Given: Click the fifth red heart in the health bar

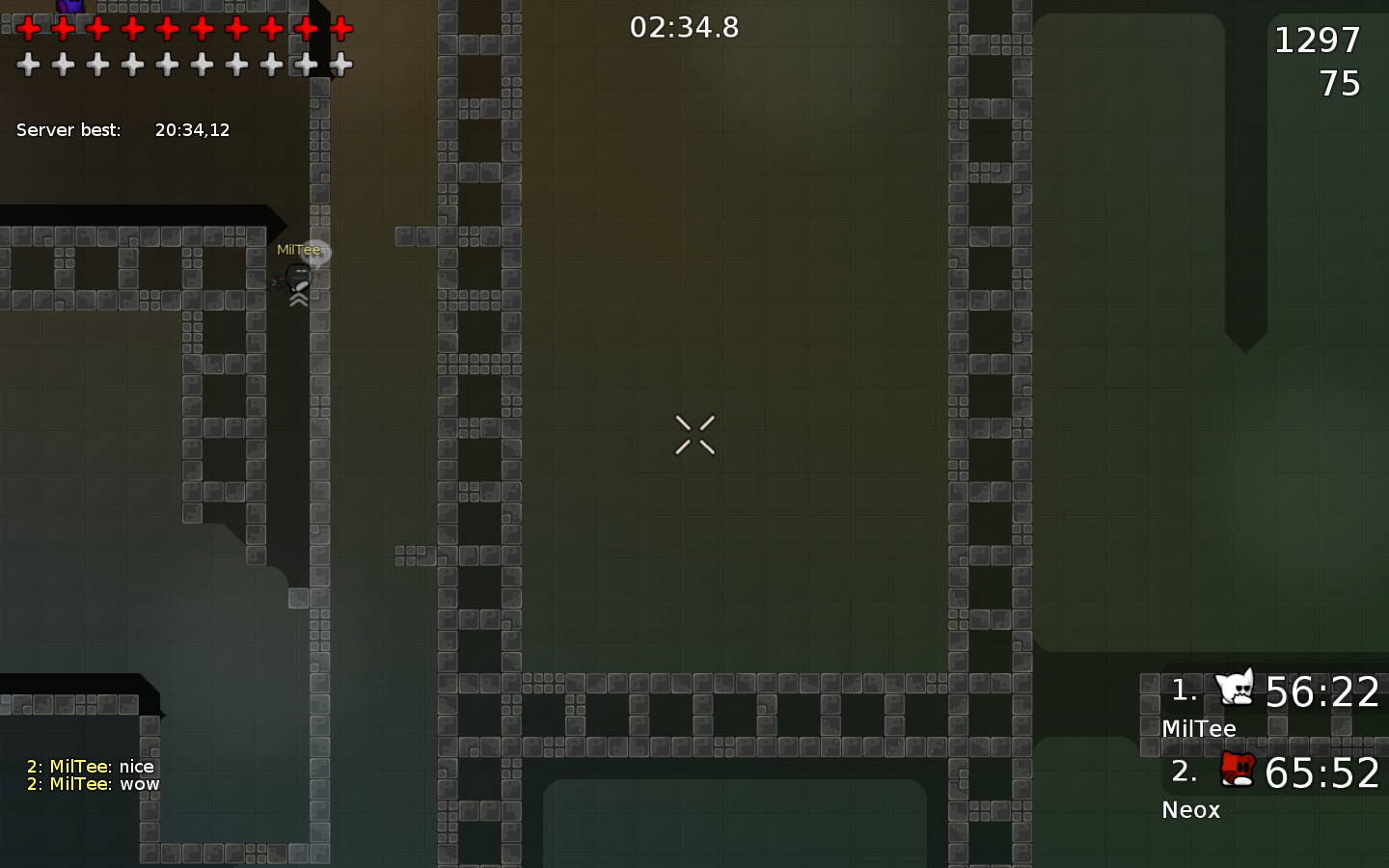Looking at the screenshot, I should (x=166, y=29).
